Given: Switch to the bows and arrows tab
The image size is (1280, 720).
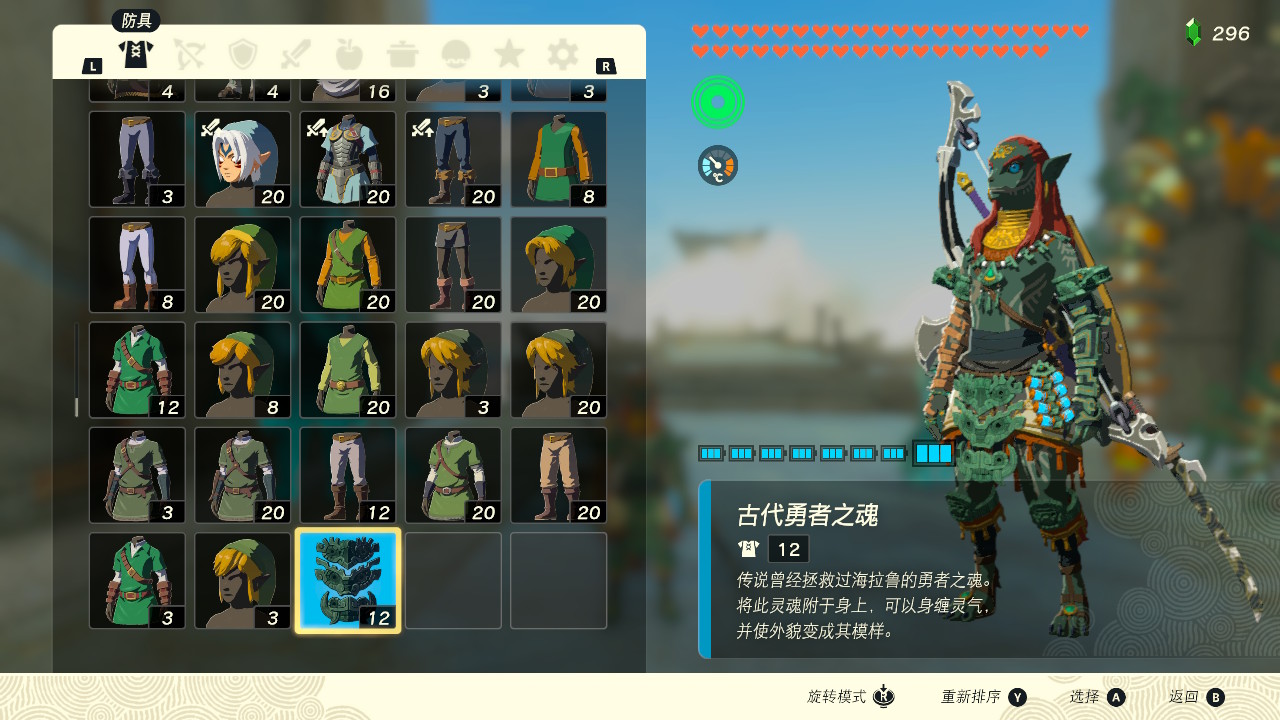Looking at the screenshot, I should pyautogui.click(x=189, y=53).
